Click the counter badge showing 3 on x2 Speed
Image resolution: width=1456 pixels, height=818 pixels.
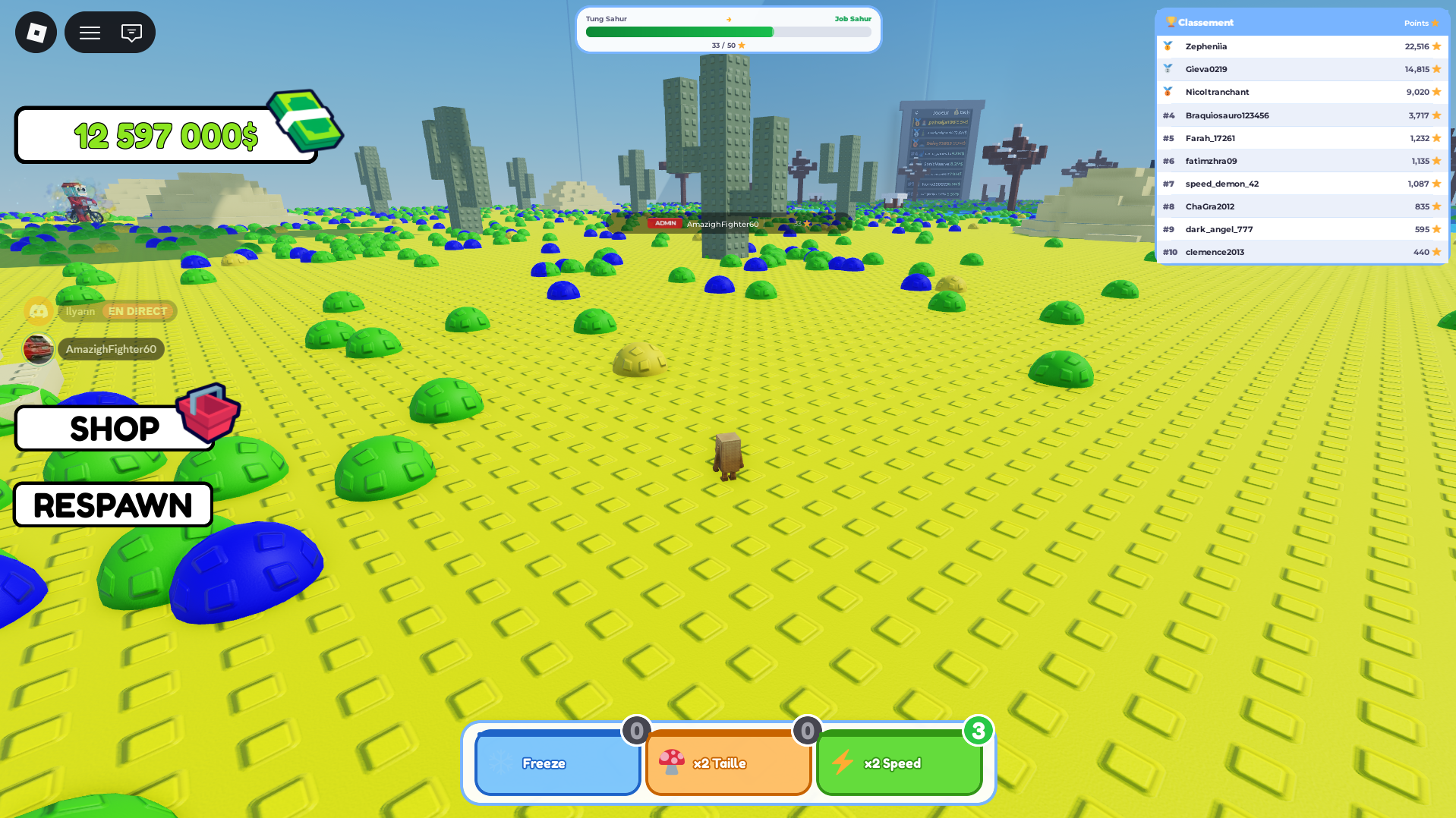coord(979,732)
